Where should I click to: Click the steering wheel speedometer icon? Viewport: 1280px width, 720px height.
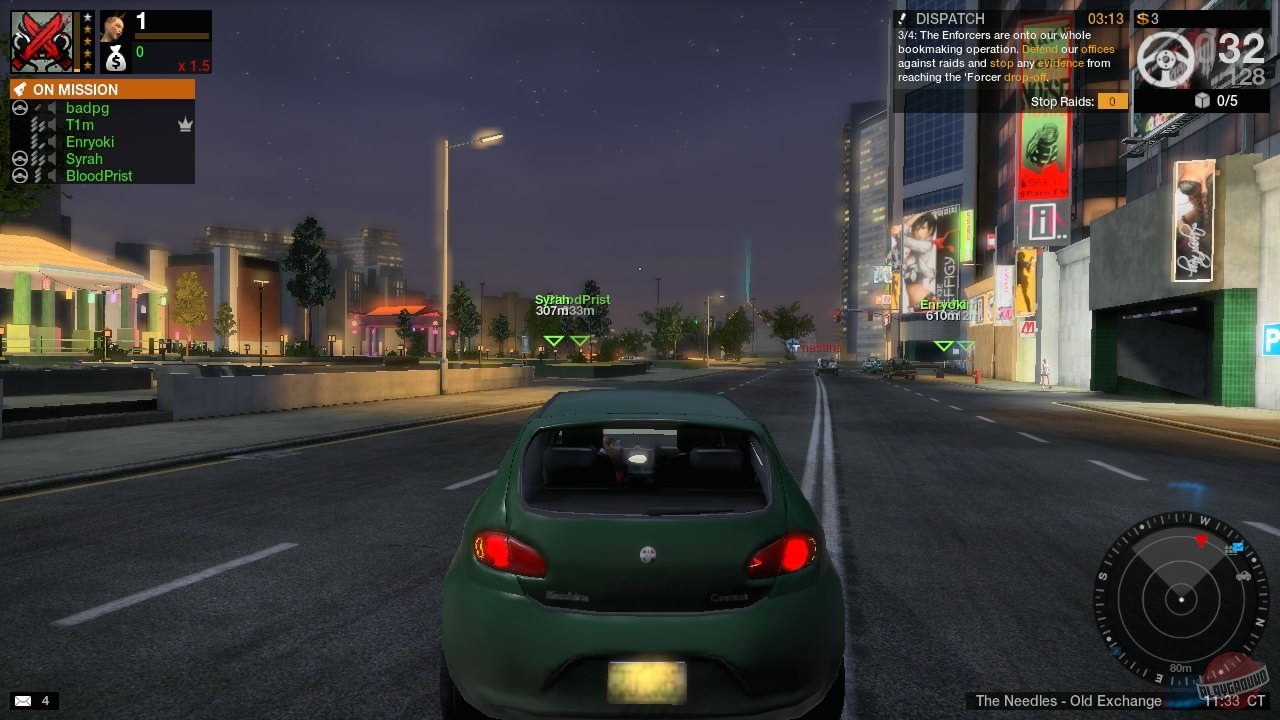[1167, 60]
